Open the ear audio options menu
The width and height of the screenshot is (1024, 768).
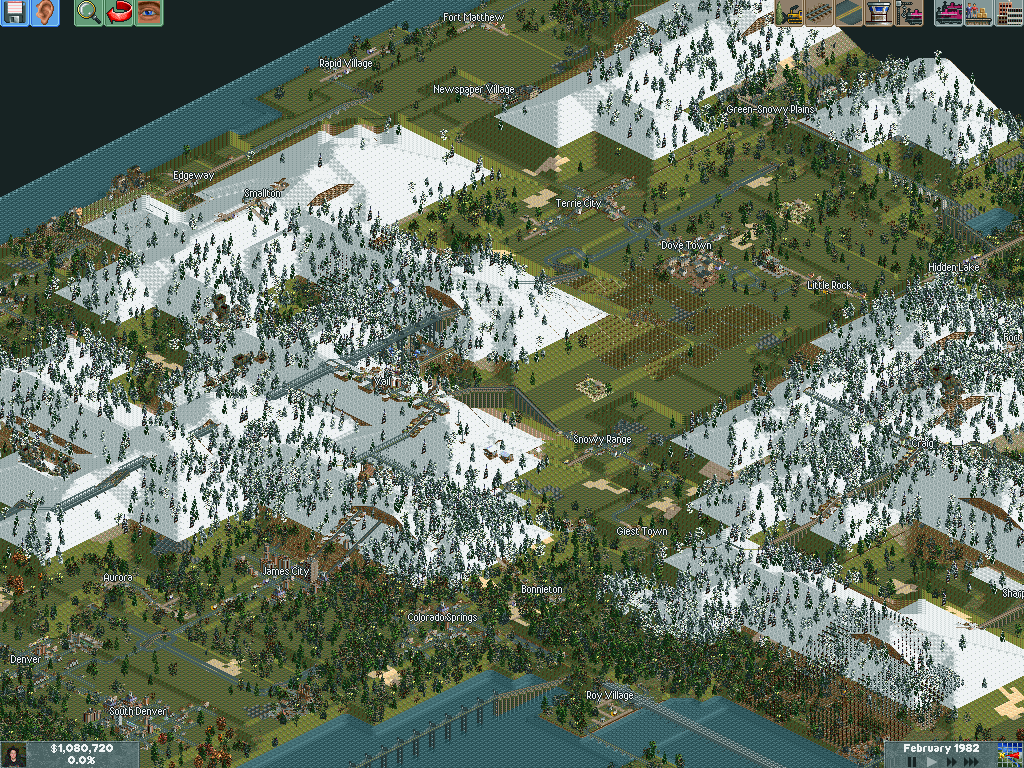pyautogui.click(x=45, y=13)
